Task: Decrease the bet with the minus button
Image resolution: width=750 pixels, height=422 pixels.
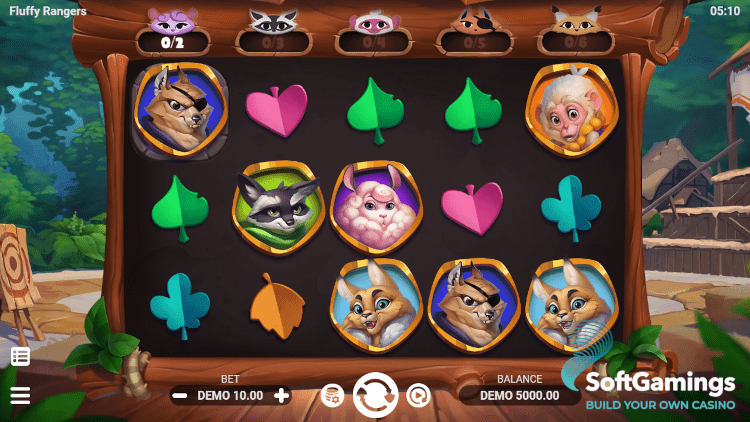Action: tap(180, 395)
